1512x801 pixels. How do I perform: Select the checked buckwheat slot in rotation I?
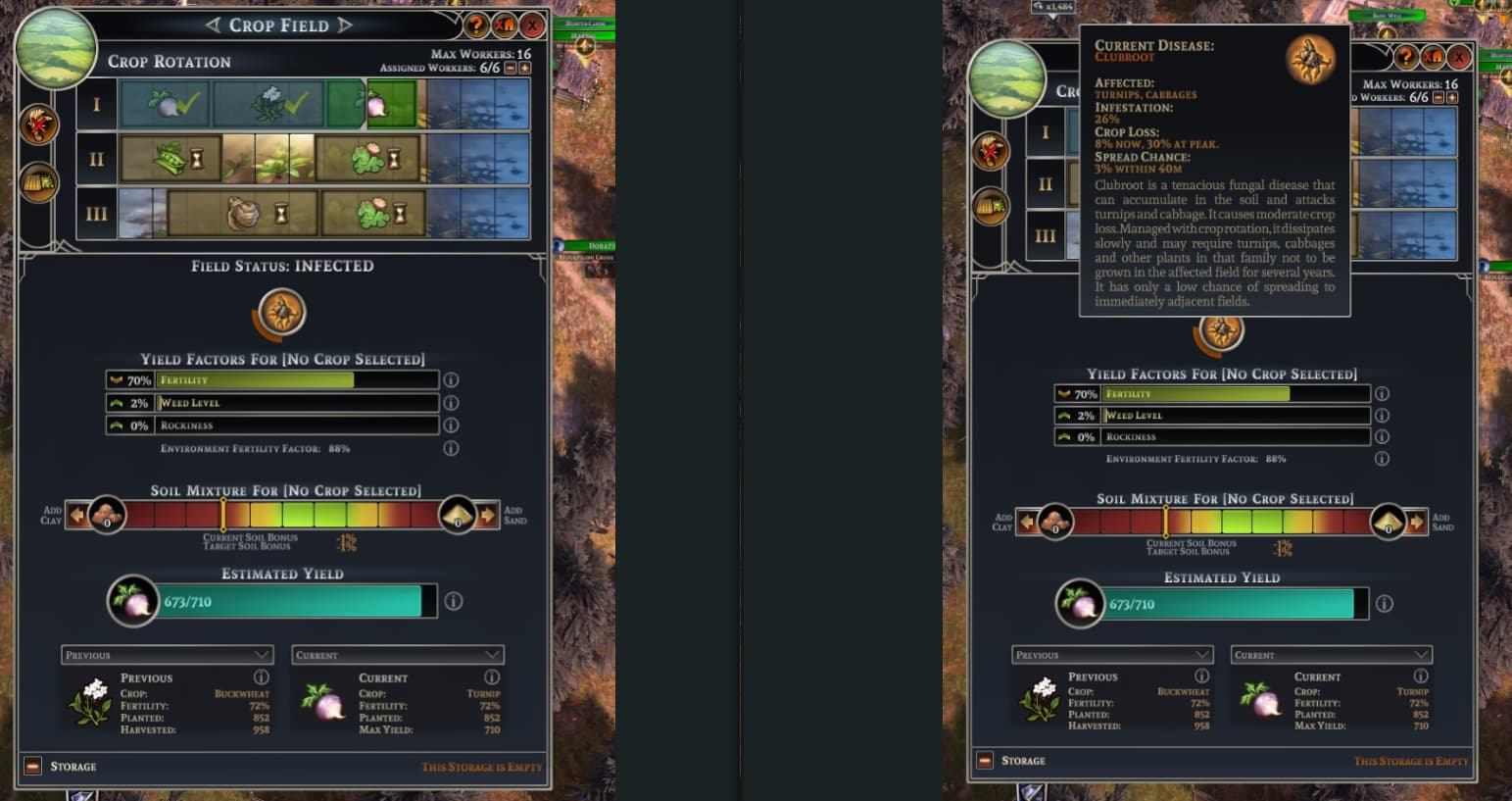pos(268,103)
